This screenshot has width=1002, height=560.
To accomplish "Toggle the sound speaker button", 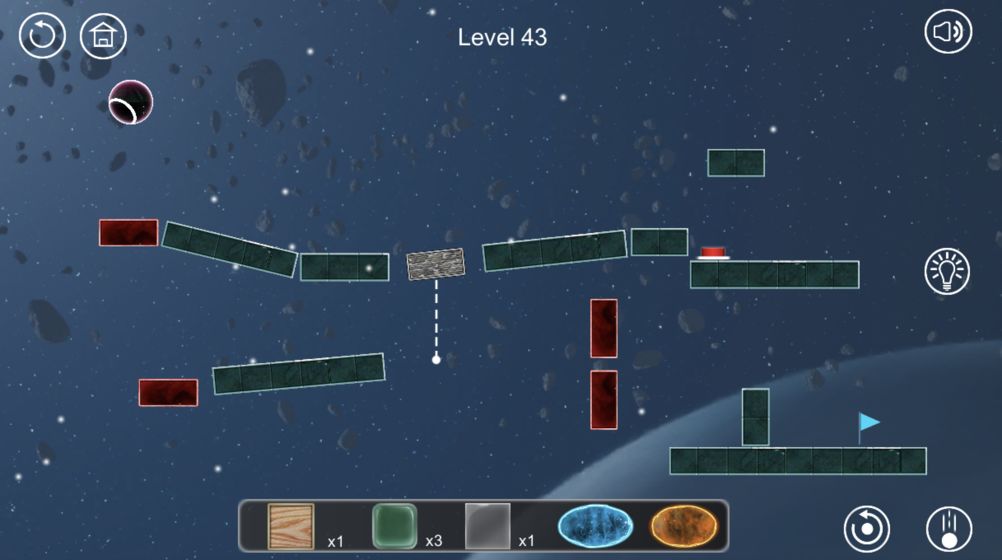I will point(947,33).
